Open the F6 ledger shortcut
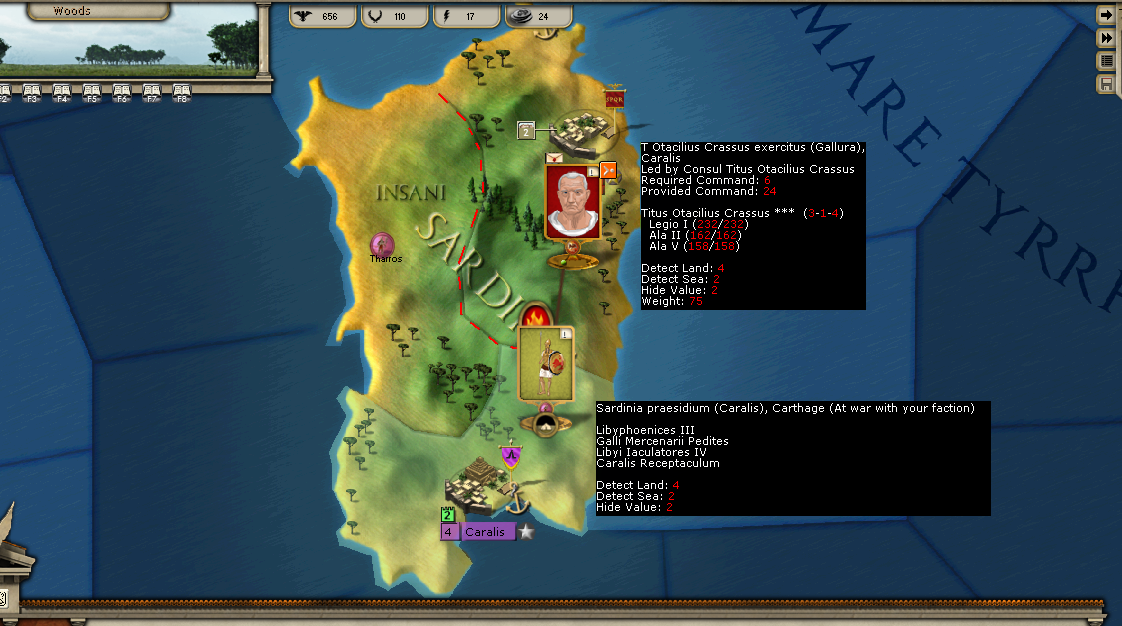This screenshot has height=626, width=1122. pos(122,93)
